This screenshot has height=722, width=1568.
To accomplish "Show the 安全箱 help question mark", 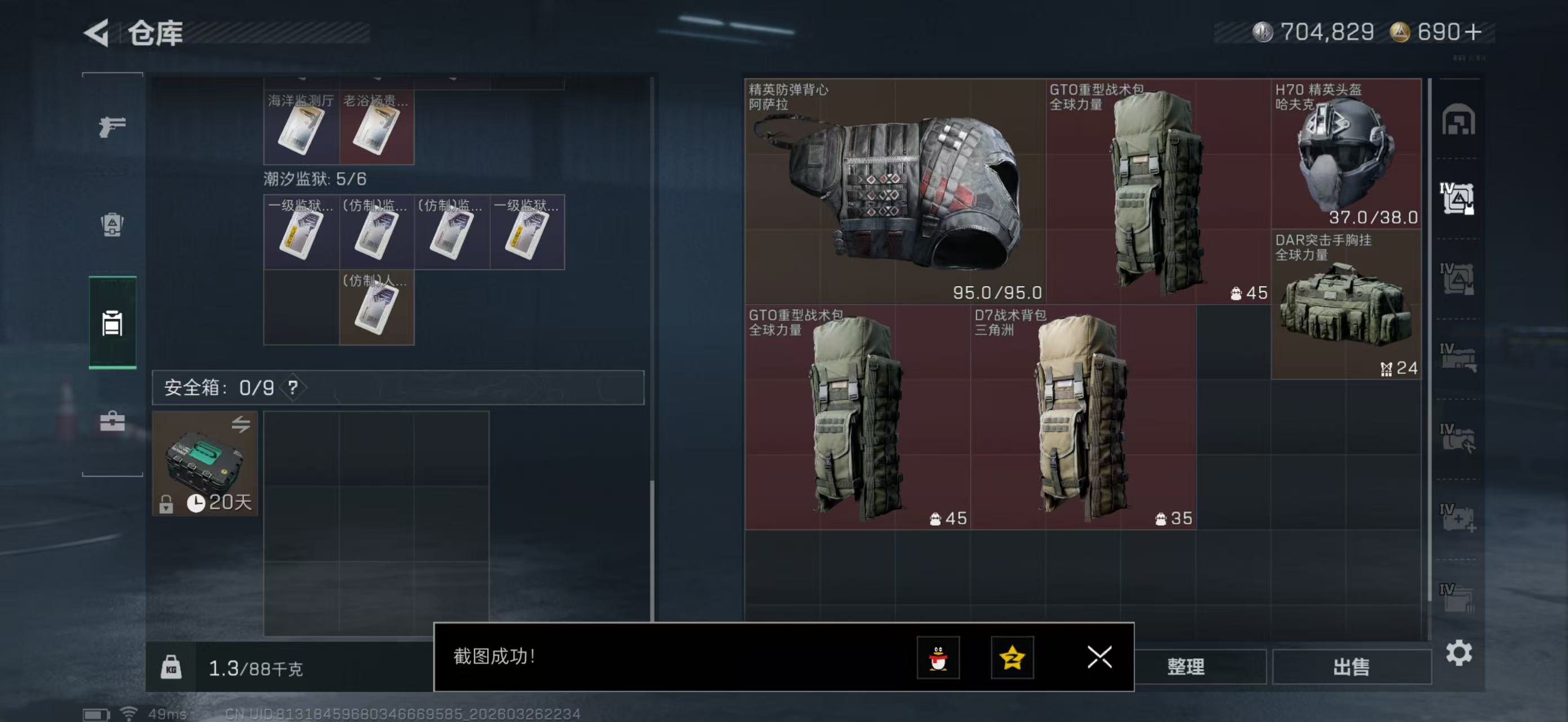I will pos(293,387).
